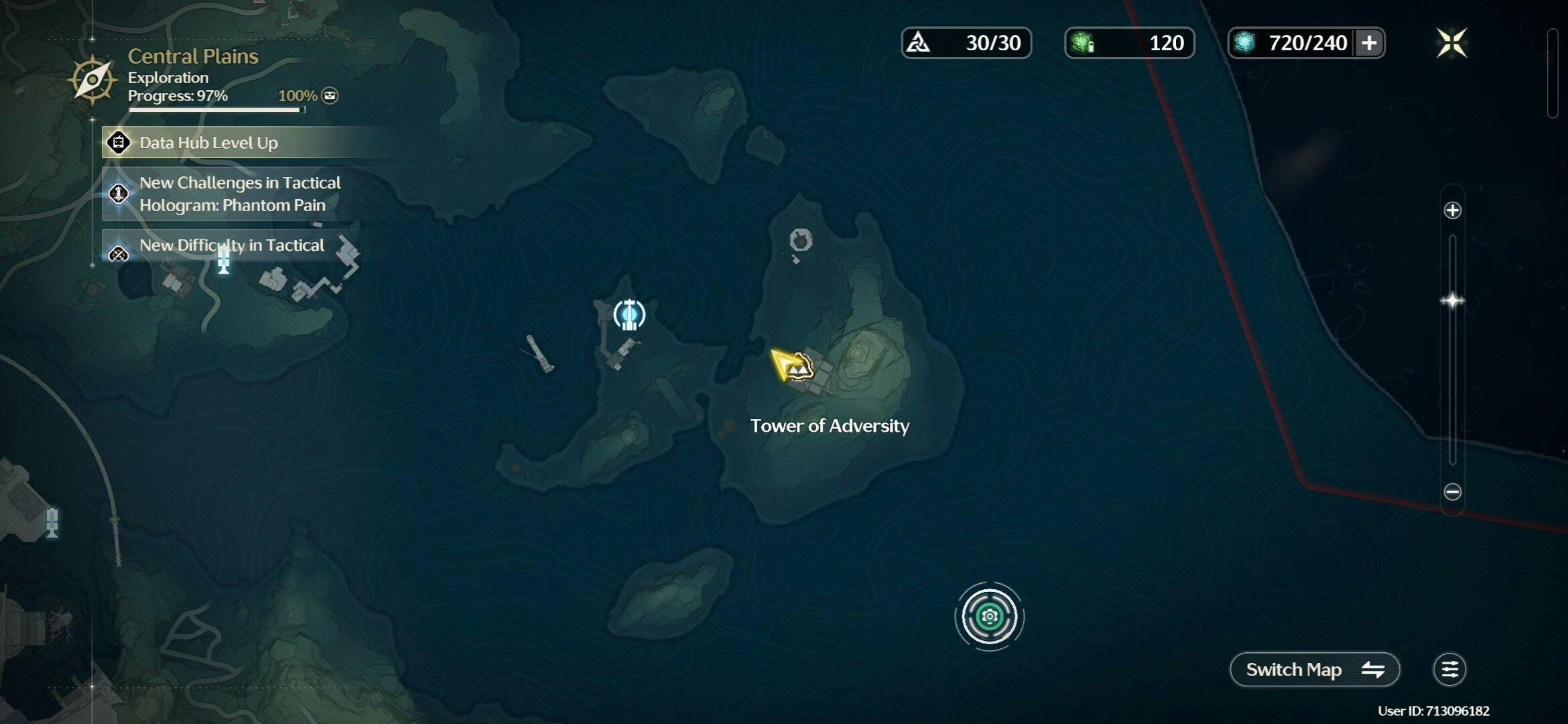Zoom in the map with plus button
This screenshot has width=1568, height=724.
point(1452,210)
